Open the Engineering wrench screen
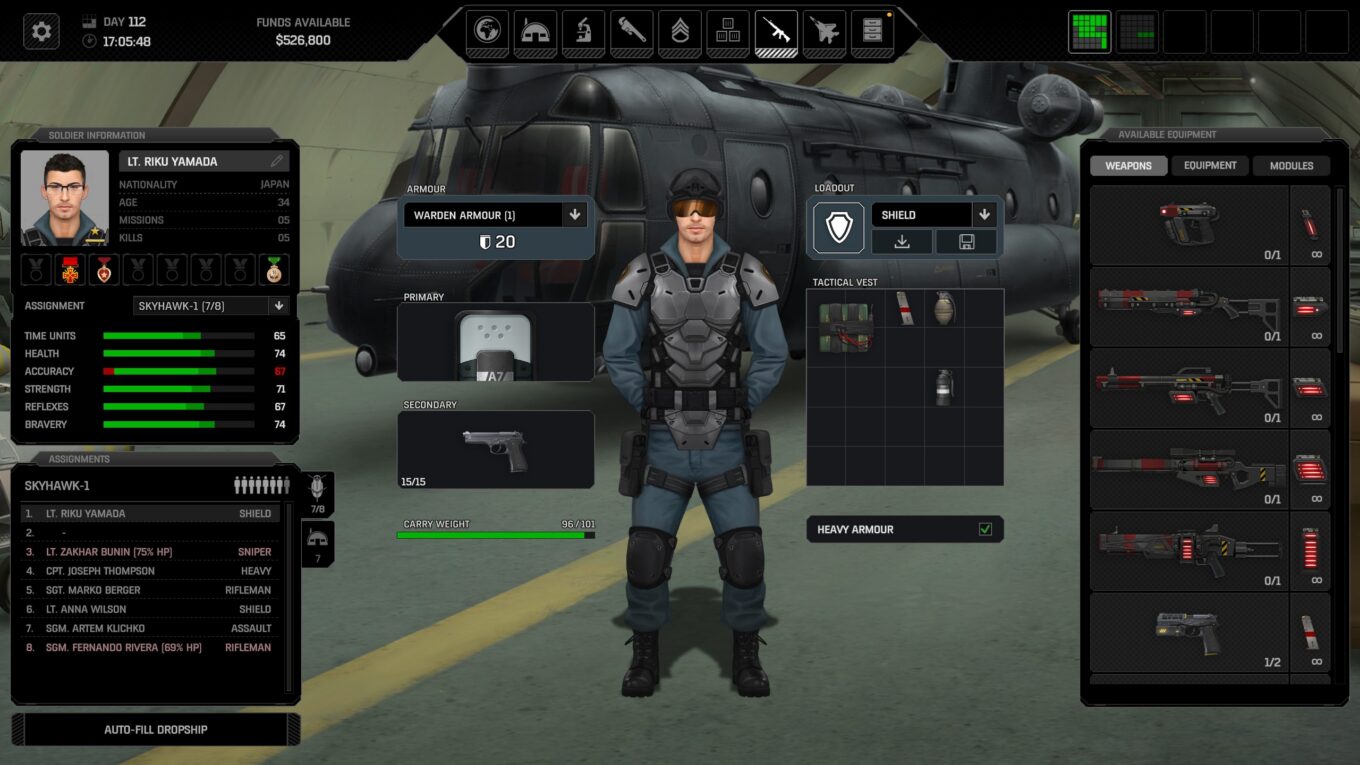1360x765 pixels. tap(631, 31)
